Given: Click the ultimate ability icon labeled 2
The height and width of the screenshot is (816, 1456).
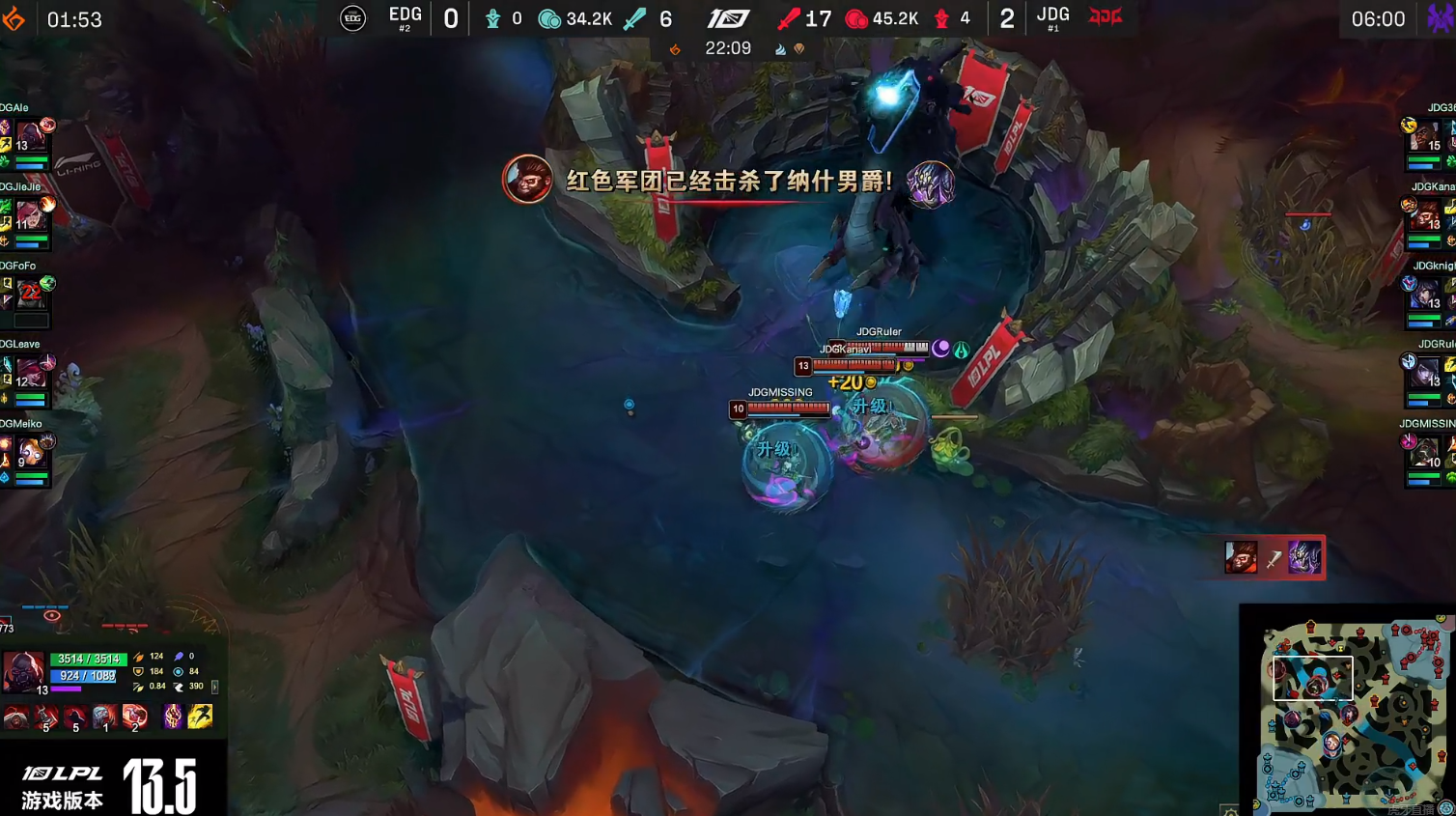Looking at the screenshot, I should 134,717.
